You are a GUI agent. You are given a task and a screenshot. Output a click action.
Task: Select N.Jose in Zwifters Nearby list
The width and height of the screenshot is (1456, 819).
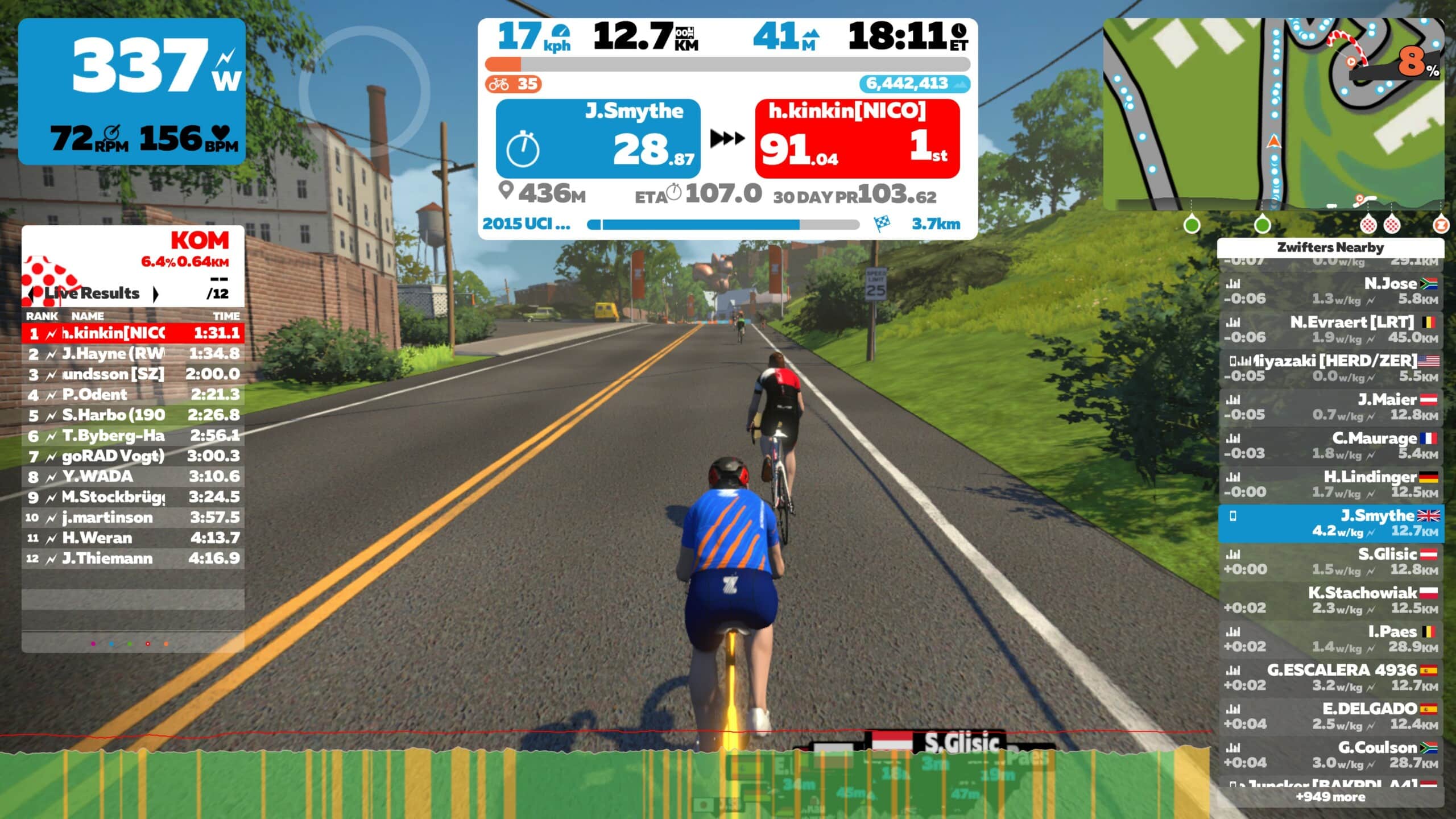coord(1330,291)
